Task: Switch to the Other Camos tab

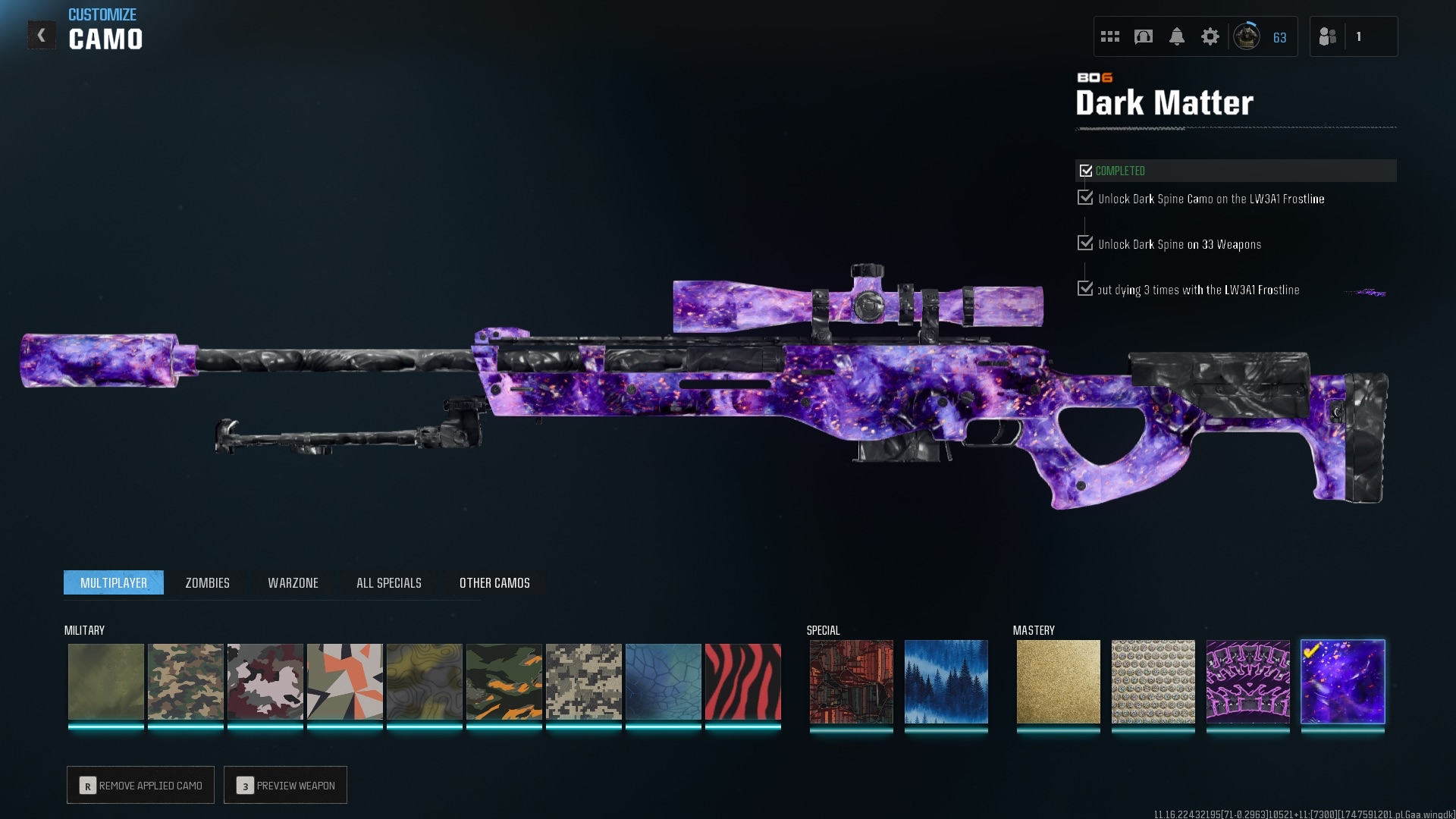Action: (494, 582)
